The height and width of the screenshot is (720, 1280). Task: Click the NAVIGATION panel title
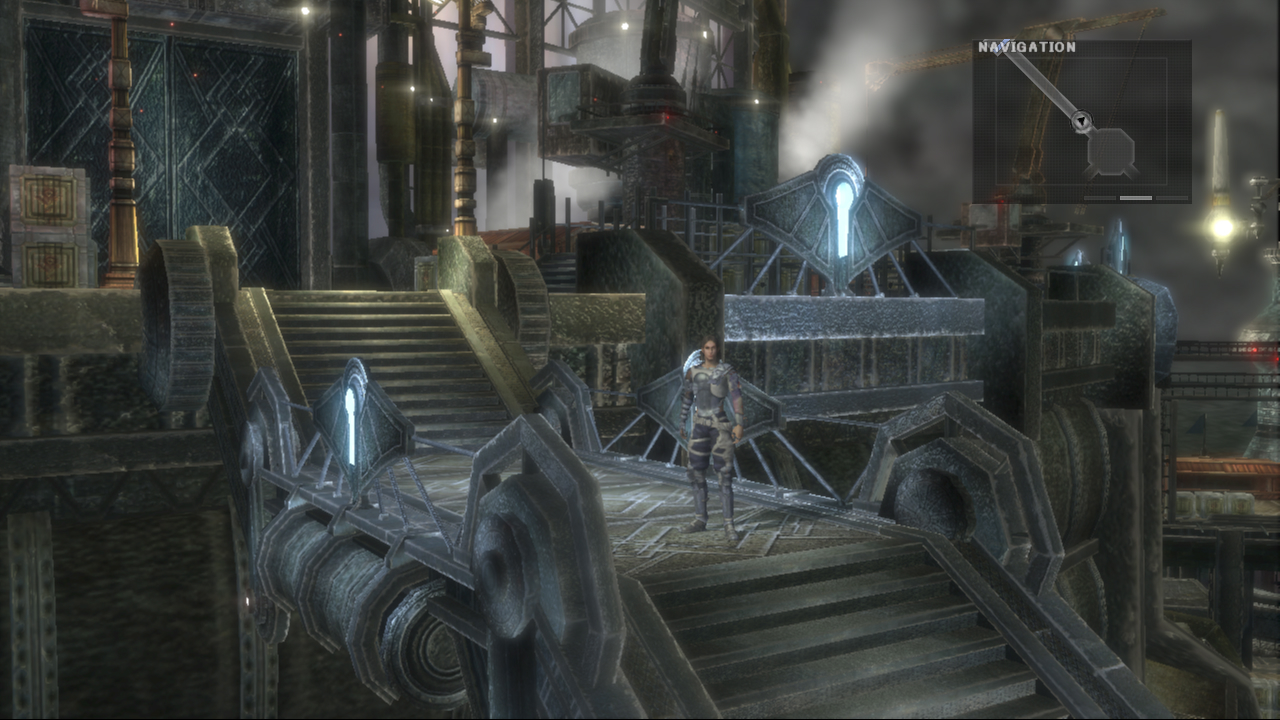point(1027,46)
